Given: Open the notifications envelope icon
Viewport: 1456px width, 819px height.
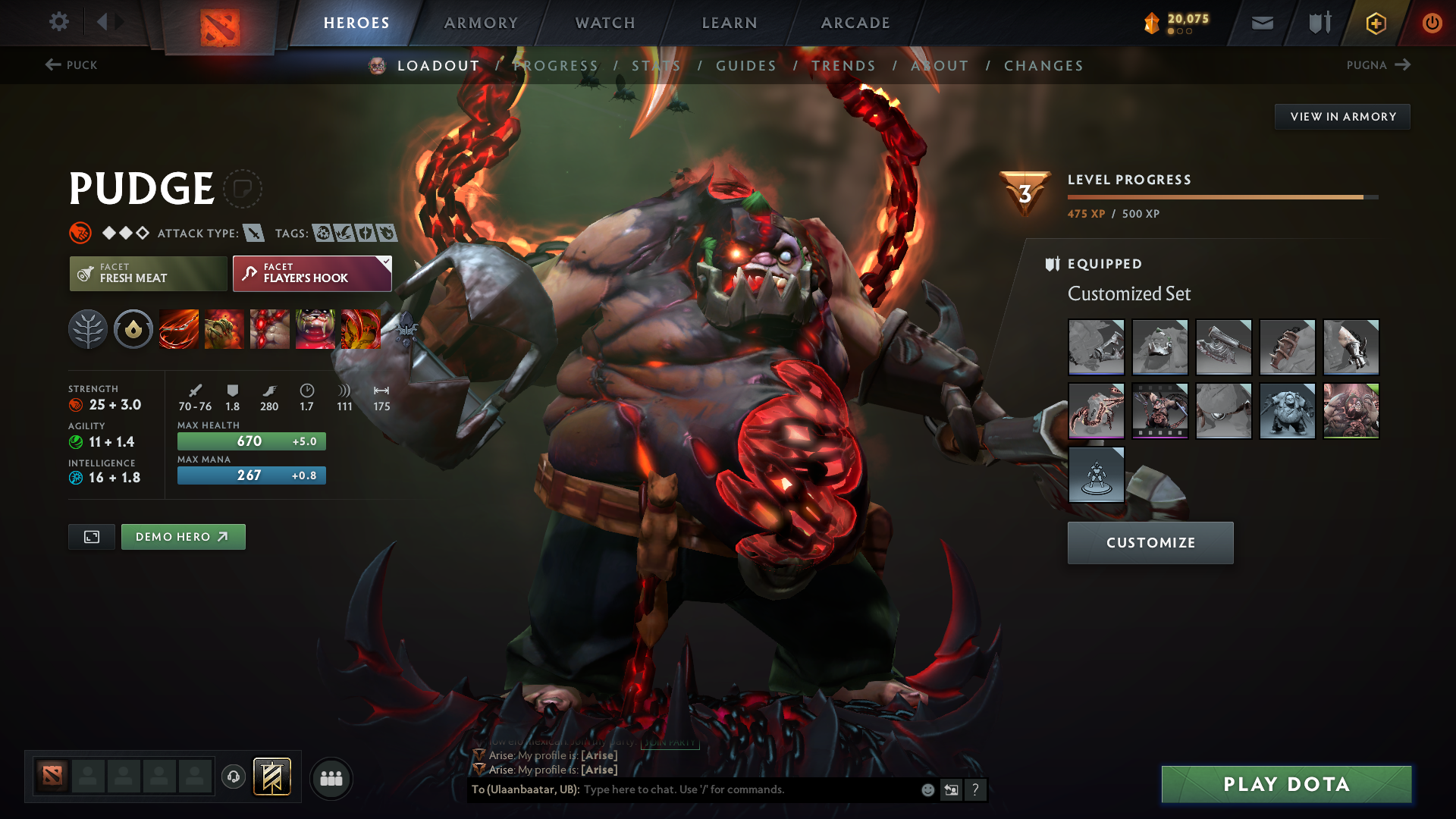Looking at the screenshot, I should pyautogui.click(x=1262, y=23).
